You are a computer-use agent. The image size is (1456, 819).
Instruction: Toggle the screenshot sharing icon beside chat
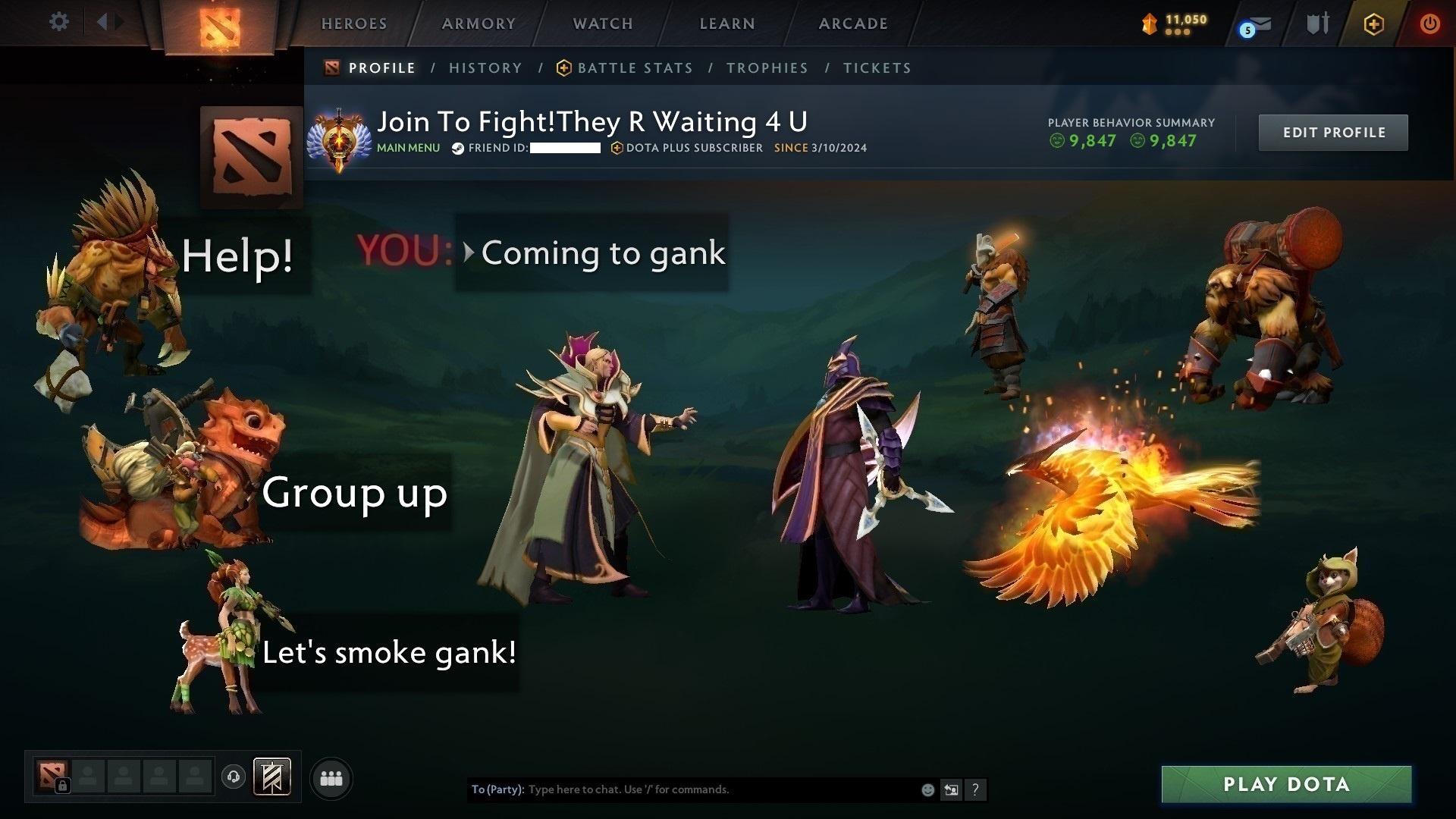click(x=952, y=789)
